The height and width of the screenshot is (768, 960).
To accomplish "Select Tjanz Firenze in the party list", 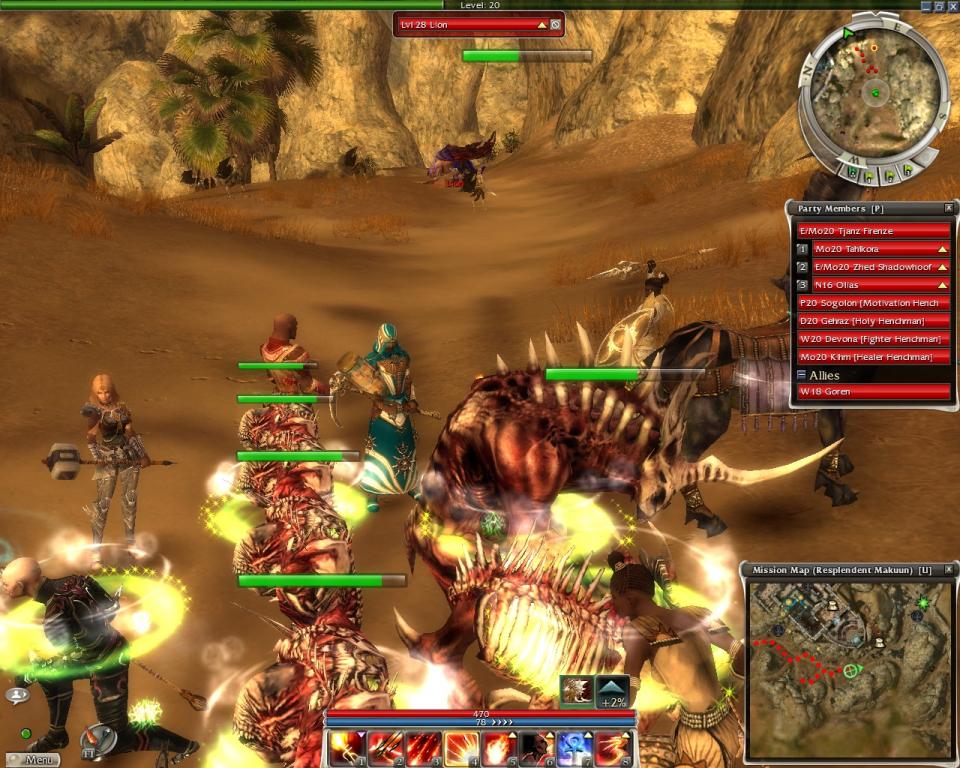I will tap(872, 231).
